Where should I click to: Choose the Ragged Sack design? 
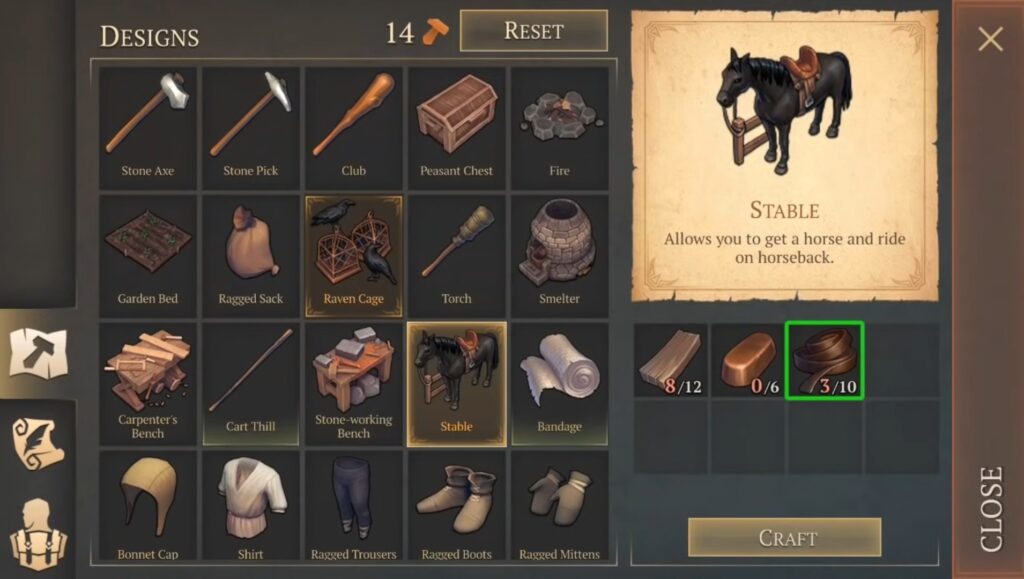(x=251, y=254)
